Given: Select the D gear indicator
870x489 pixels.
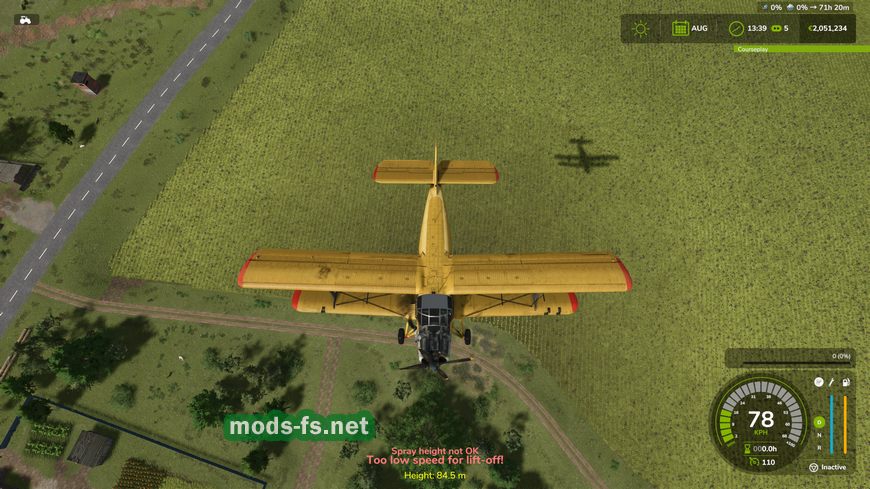Looking at the screenshot, I should 818,421.
